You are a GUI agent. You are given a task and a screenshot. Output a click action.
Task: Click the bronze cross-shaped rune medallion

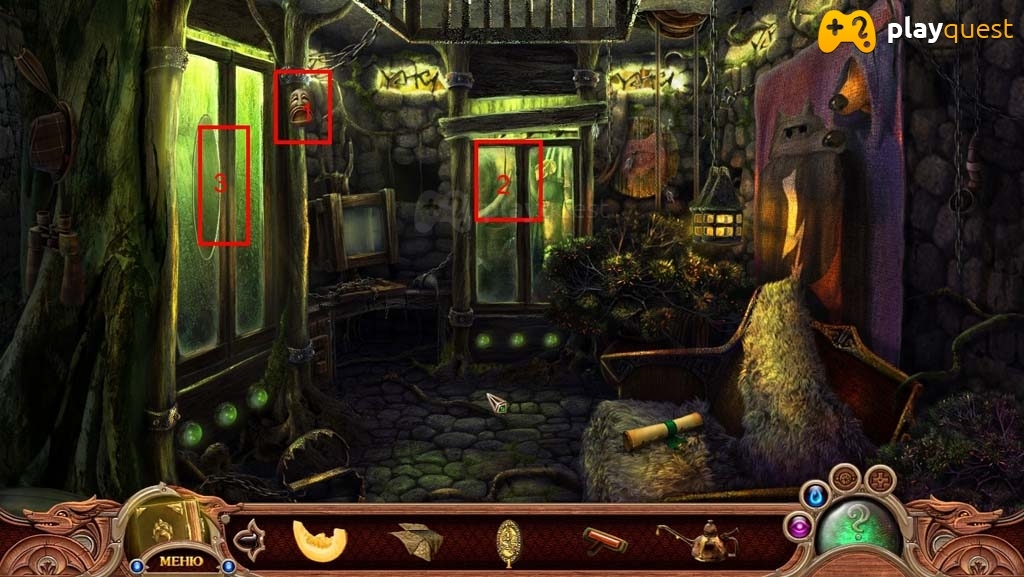(x=879, y=478)
